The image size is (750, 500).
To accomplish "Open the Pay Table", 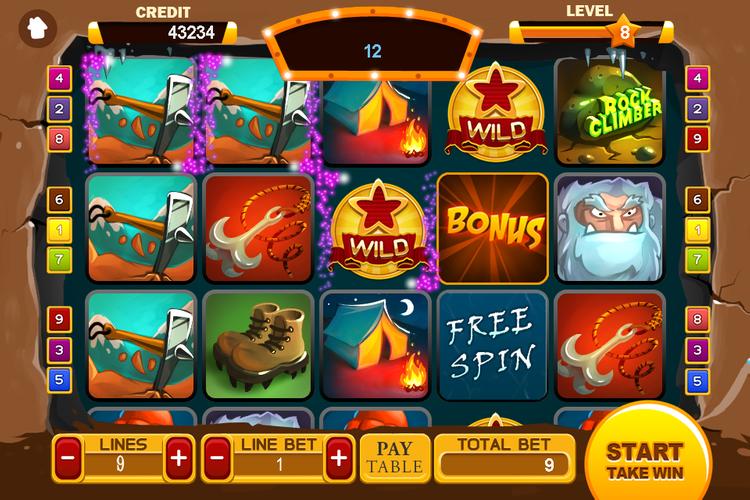I will [394, 459].
